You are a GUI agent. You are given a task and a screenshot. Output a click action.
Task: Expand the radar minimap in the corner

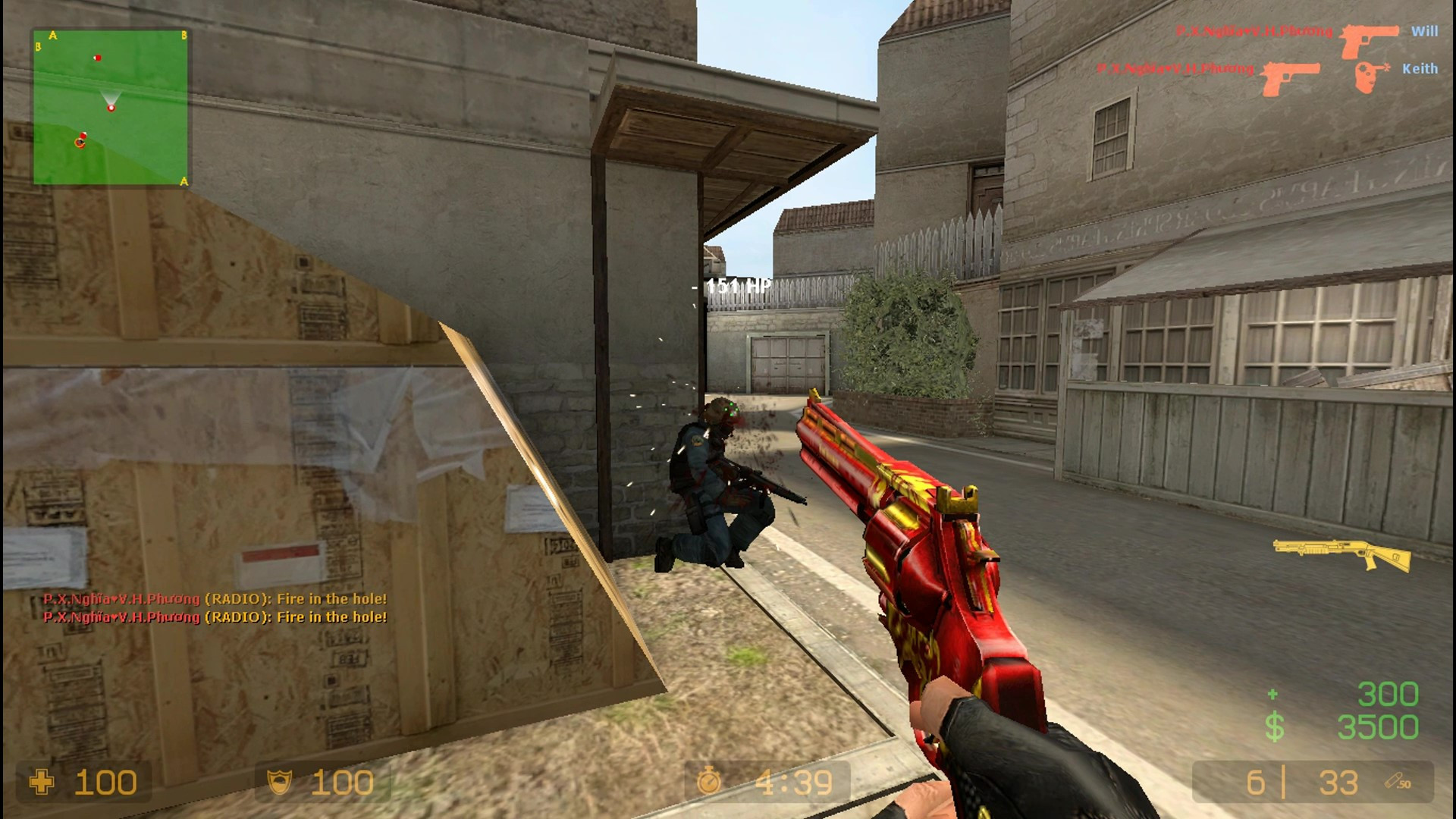[110, 106]
